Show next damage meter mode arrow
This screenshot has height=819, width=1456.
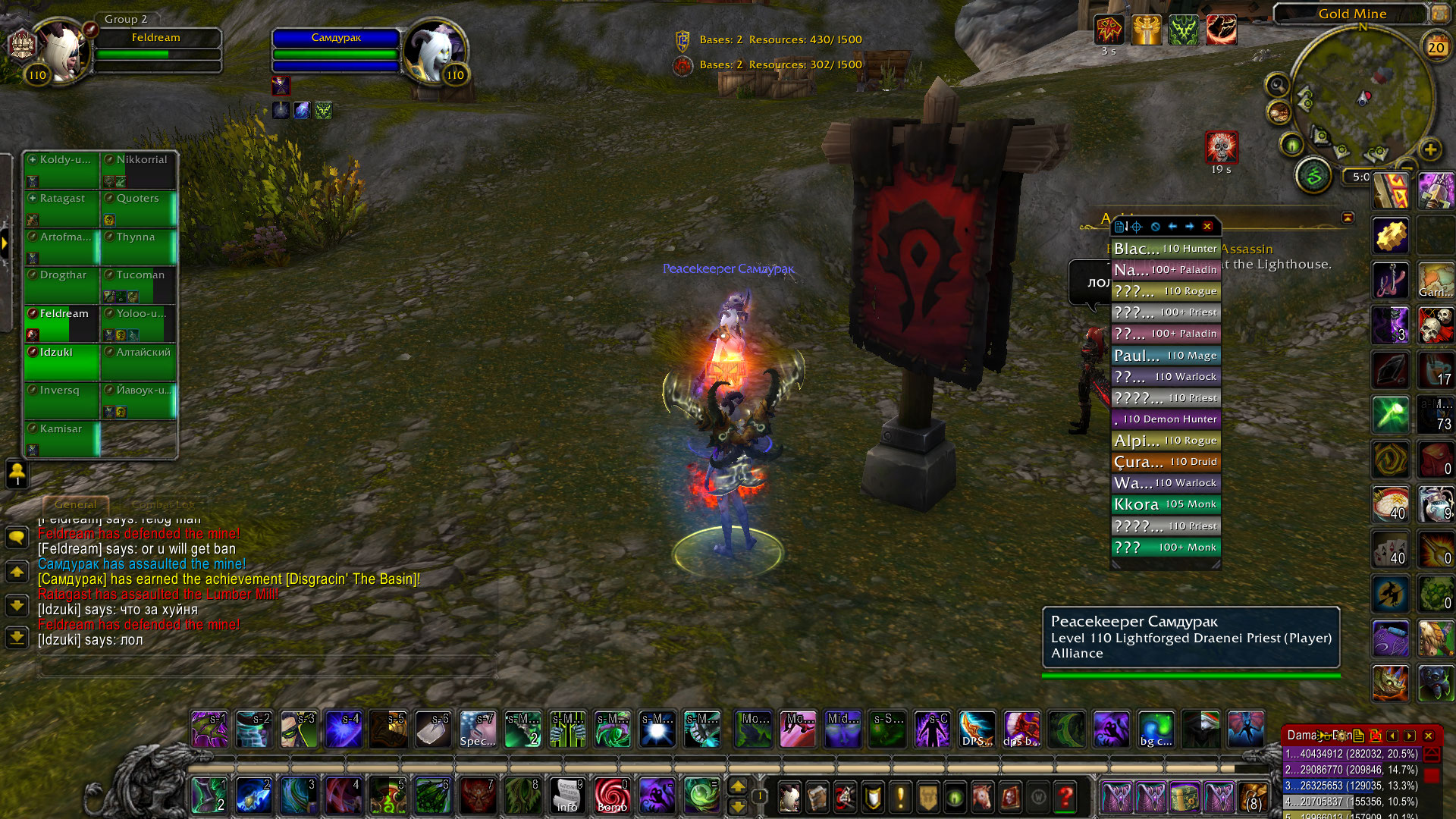pyautogui.click(x=1410, y=736)
